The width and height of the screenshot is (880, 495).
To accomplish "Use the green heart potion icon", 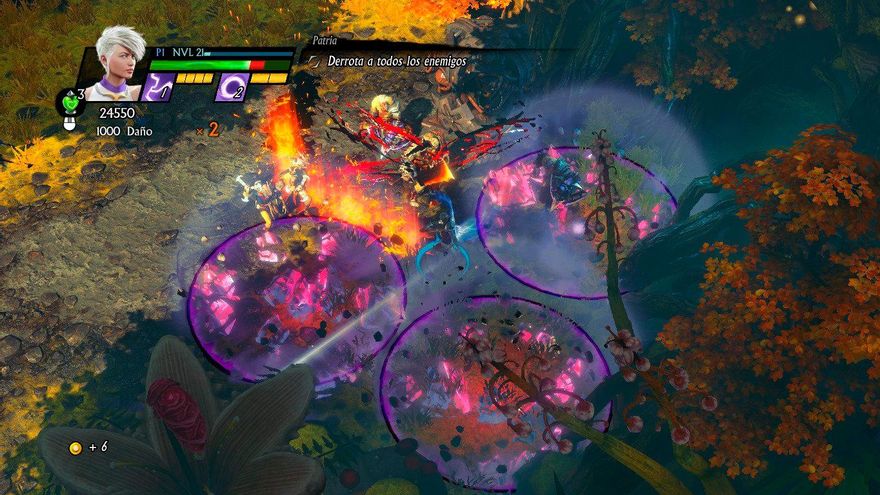I will (69, 101).
